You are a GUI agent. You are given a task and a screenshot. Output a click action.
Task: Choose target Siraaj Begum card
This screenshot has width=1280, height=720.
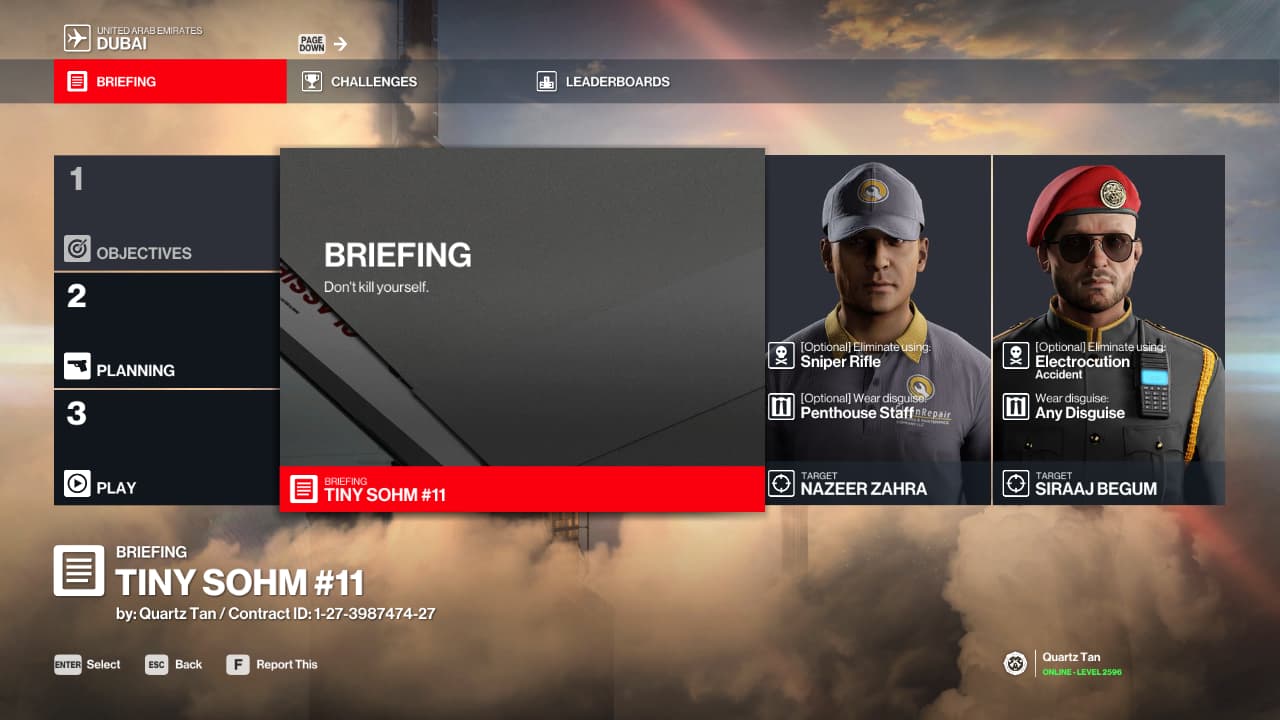(1109, 328)
